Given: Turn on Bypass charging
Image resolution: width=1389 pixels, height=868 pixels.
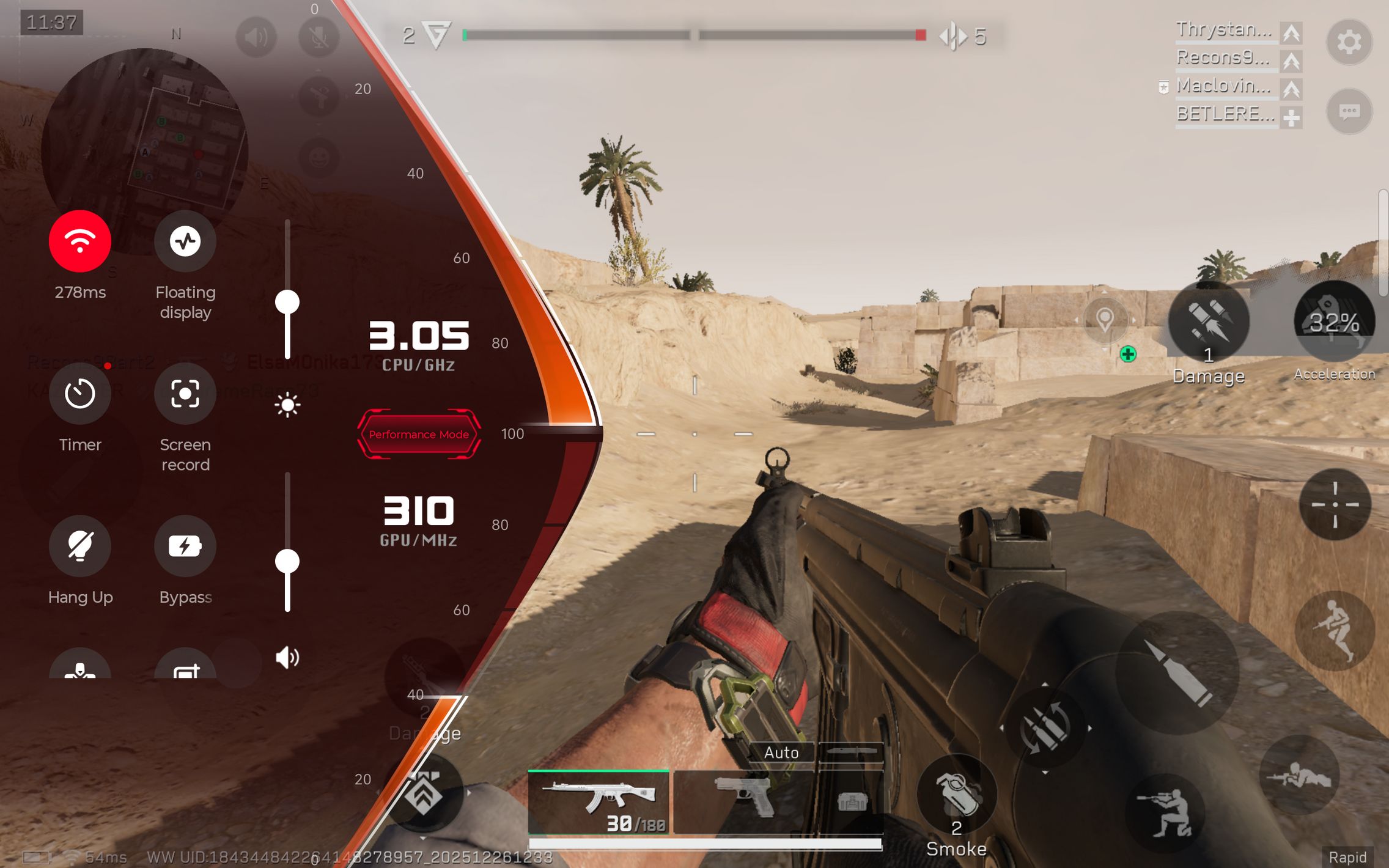Looking at the screenshot, I should click(185, 546).
